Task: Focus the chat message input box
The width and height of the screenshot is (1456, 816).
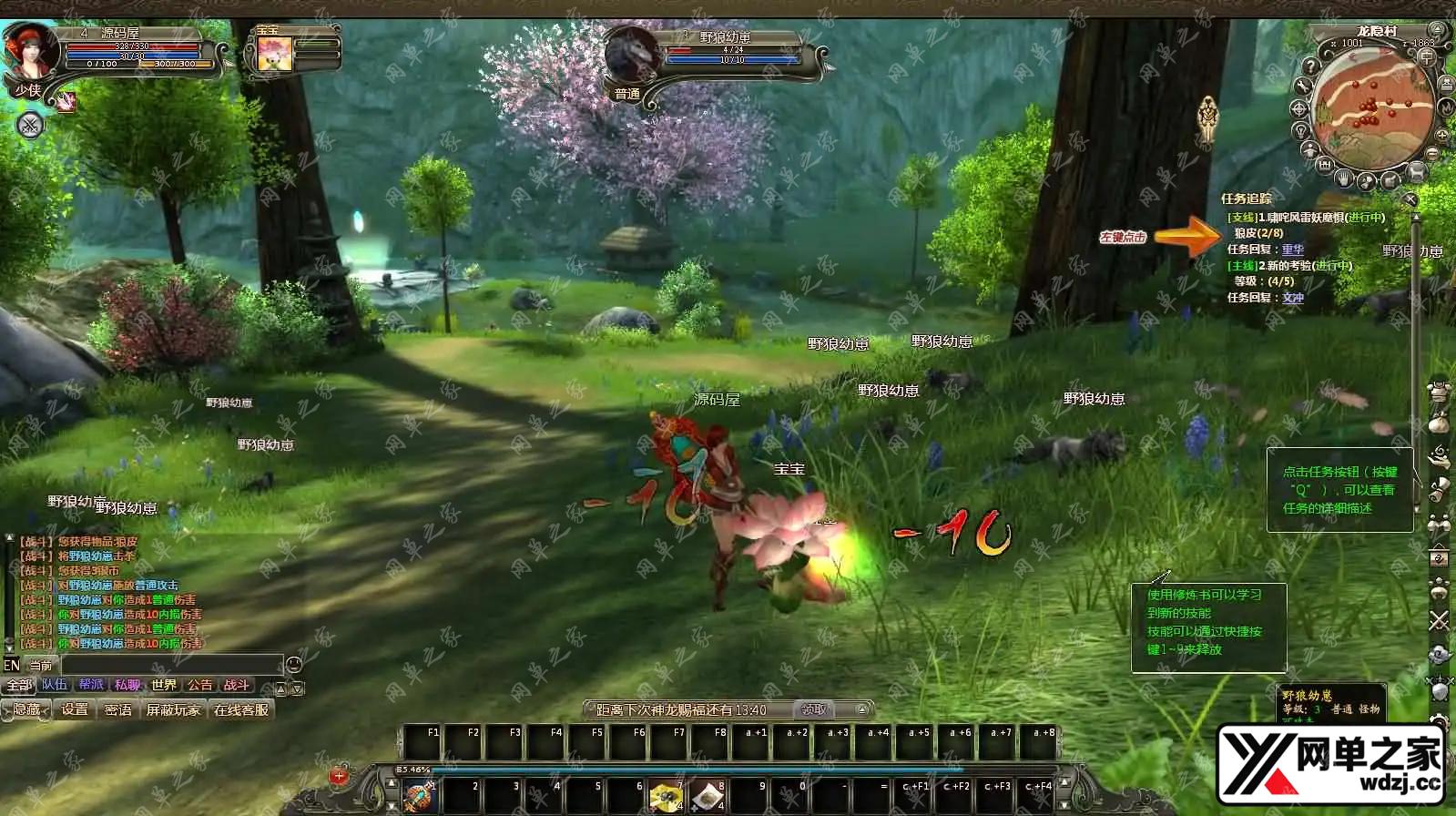Action: pos(171,665)
